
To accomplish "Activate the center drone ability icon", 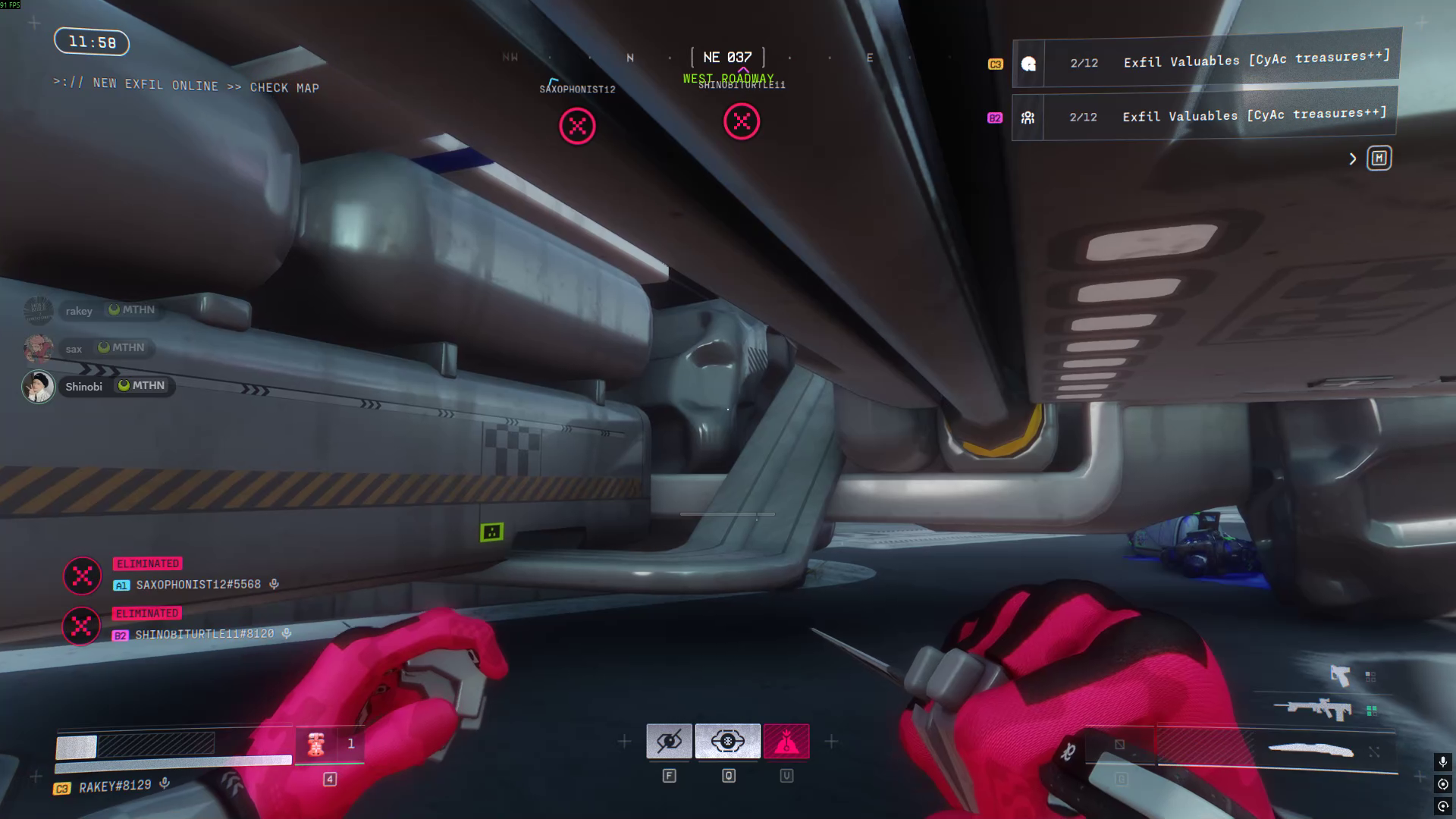I will click(x=727, y=741).
